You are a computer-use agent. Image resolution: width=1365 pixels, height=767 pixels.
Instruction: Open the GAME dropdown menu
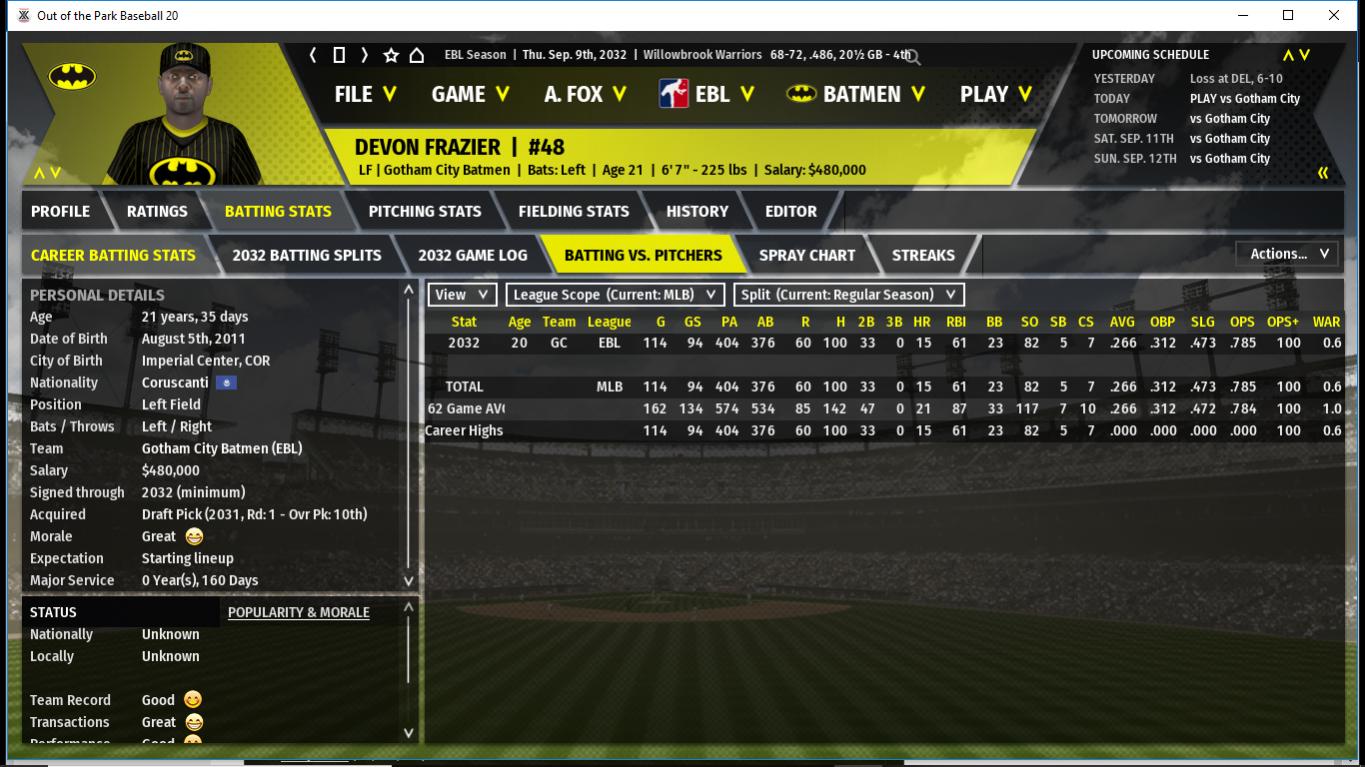click(470, 94)
